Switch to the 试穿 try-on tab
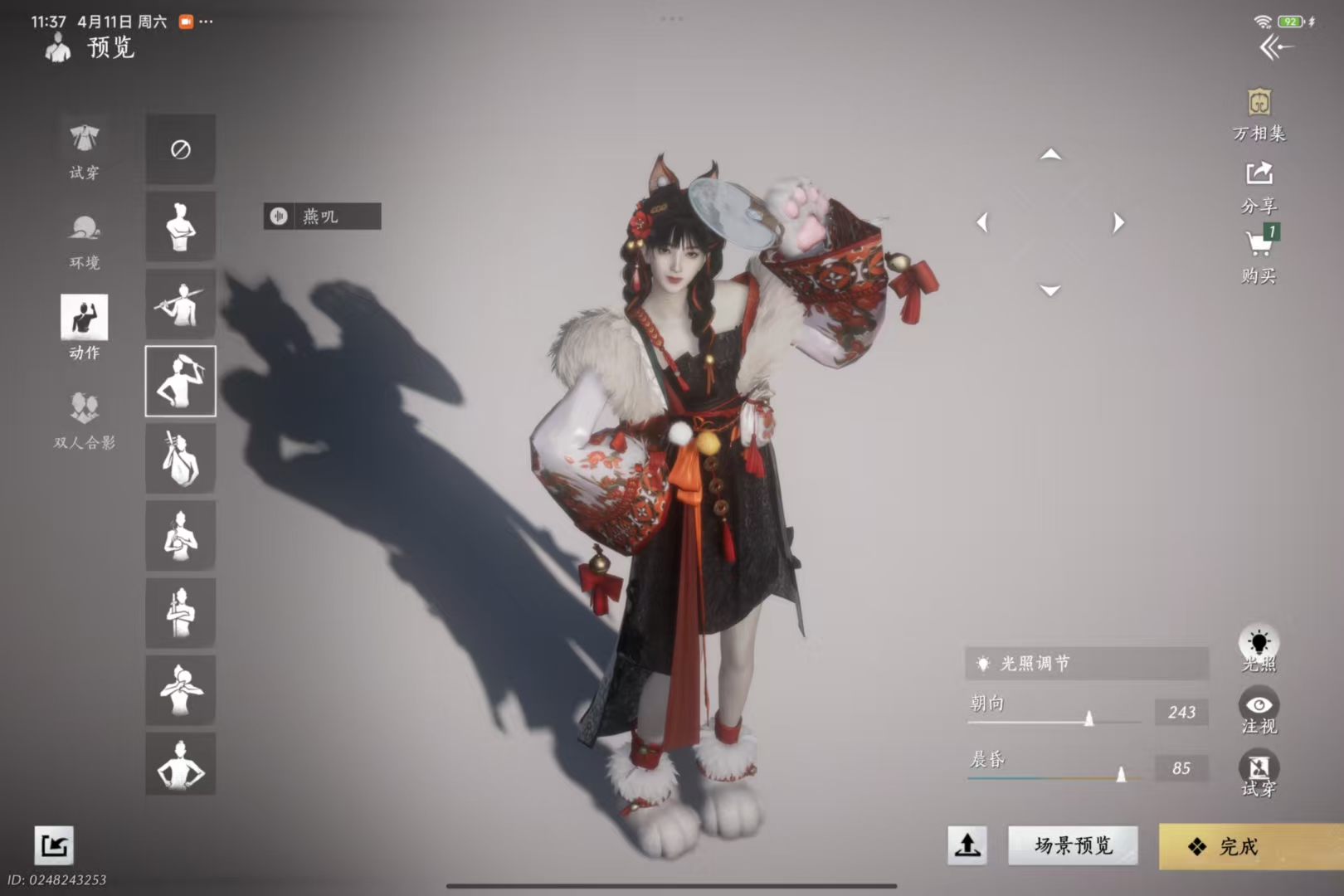The height and width of the screenshot is (896, 1344). pyautogui.click(x=84, y=149)
